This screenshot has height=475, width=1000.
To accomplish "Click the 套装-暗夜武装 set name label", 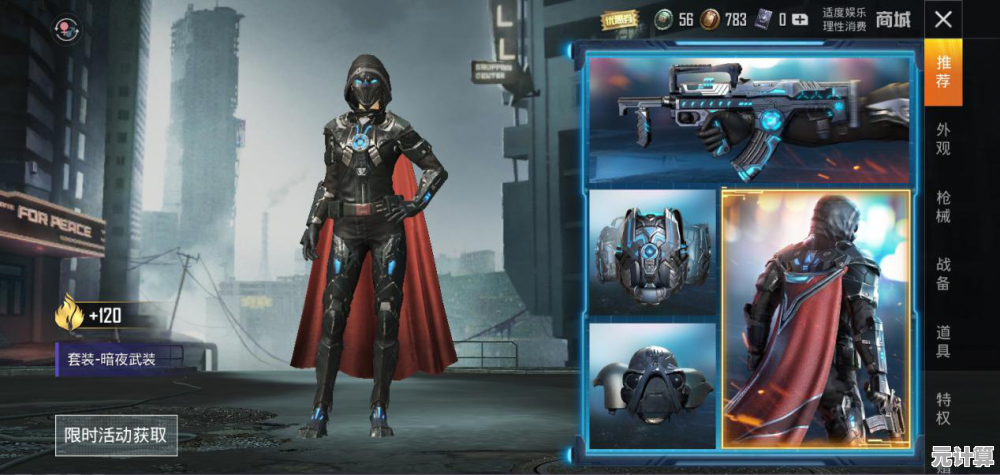I will (120, 357).
